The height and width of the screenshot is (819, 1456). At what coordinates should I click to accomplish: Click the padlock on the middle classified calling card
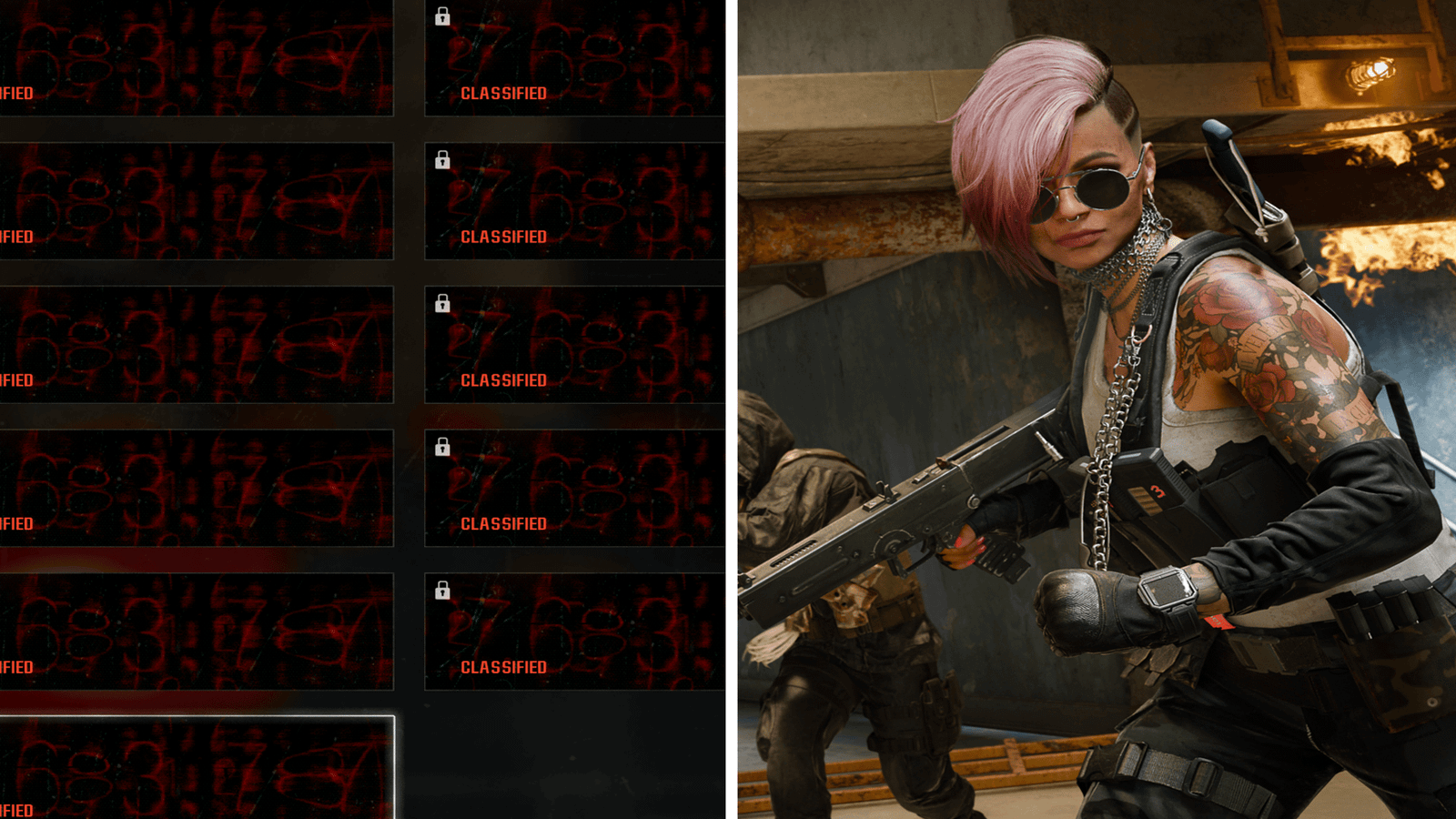coord(443,305)
